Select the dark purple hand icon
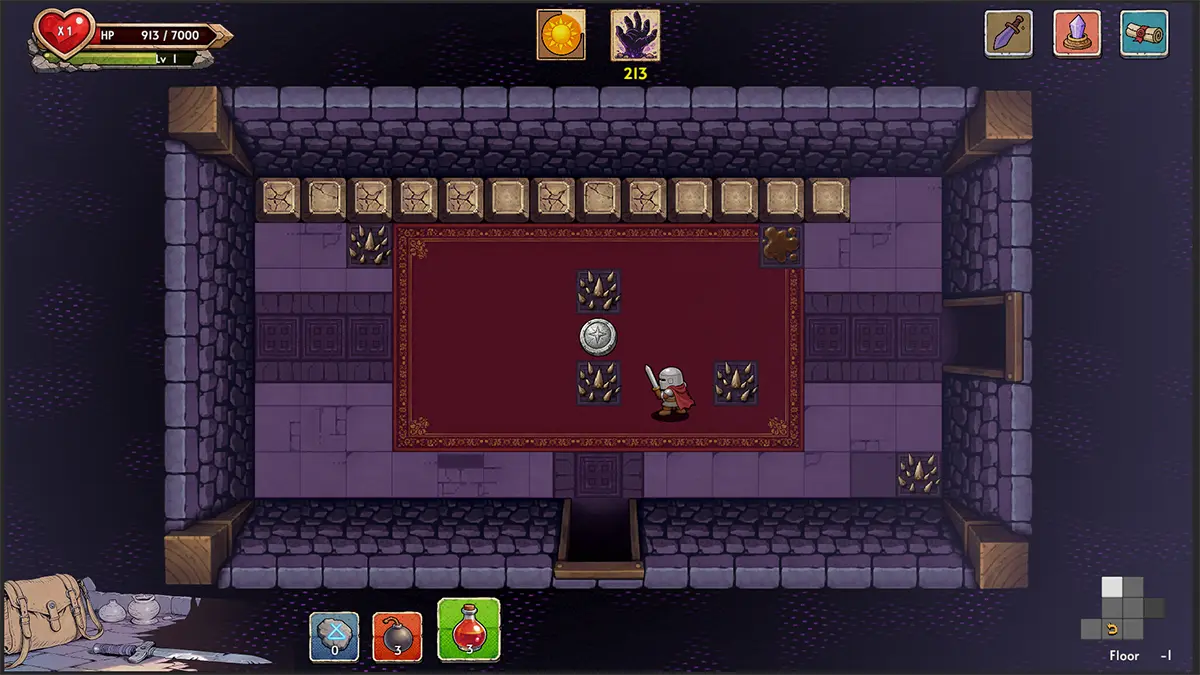 (x=635, y=36)
